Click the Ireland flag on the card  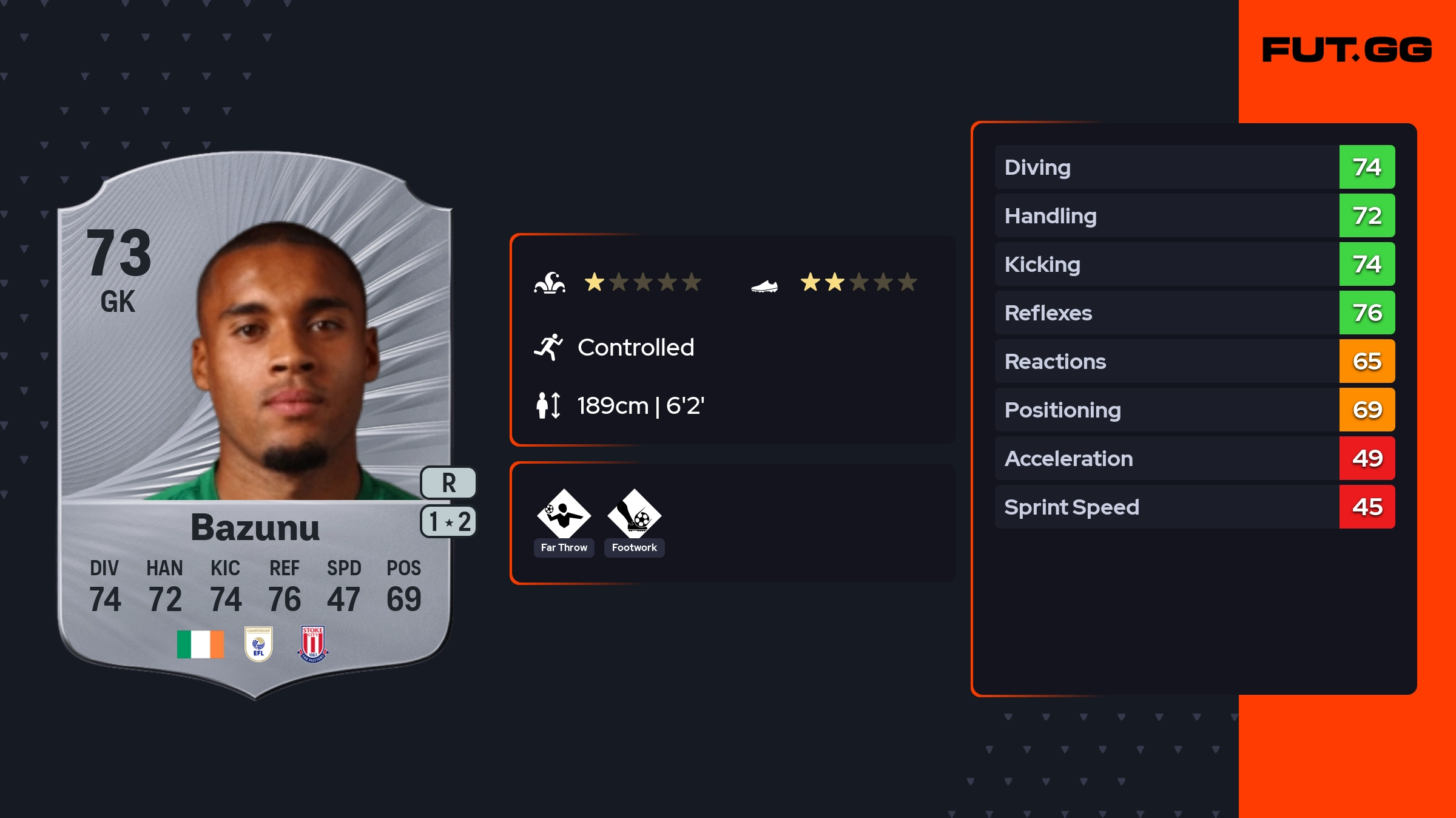coord(200,644)
